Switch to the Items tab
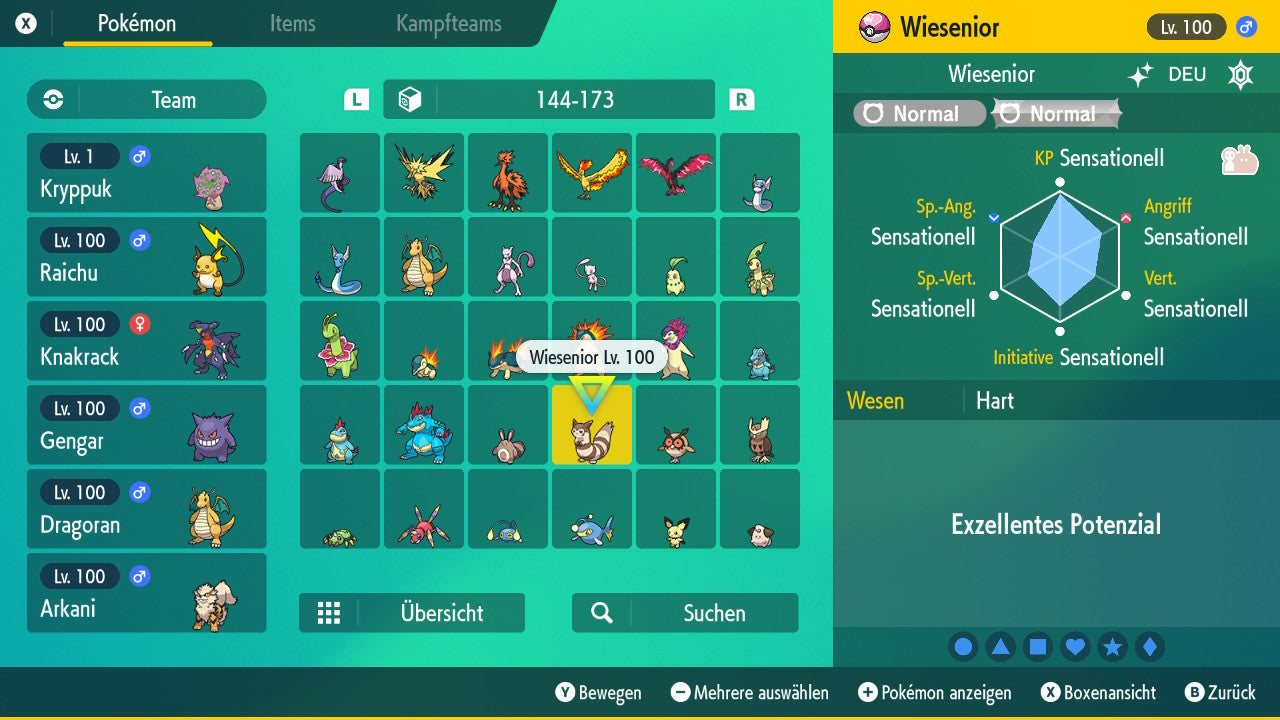The height and width of the screenshot is (720, 1280). coord(292,25)
